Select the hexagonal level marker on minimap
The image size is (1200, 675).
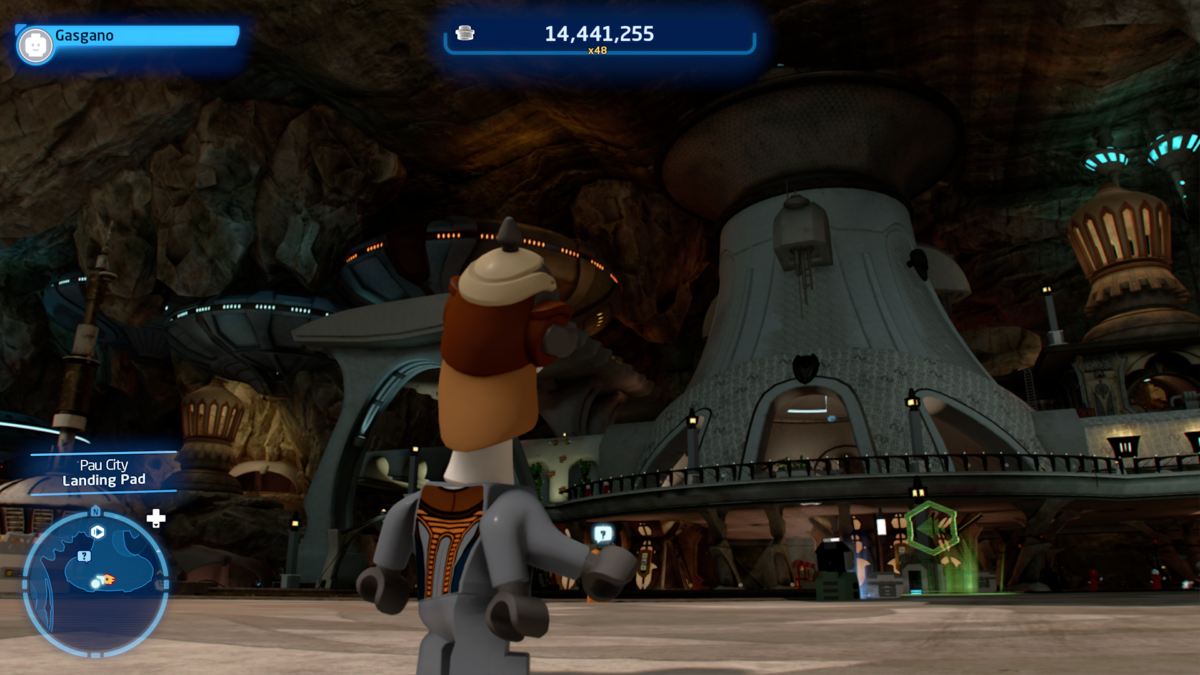(98, 532)
